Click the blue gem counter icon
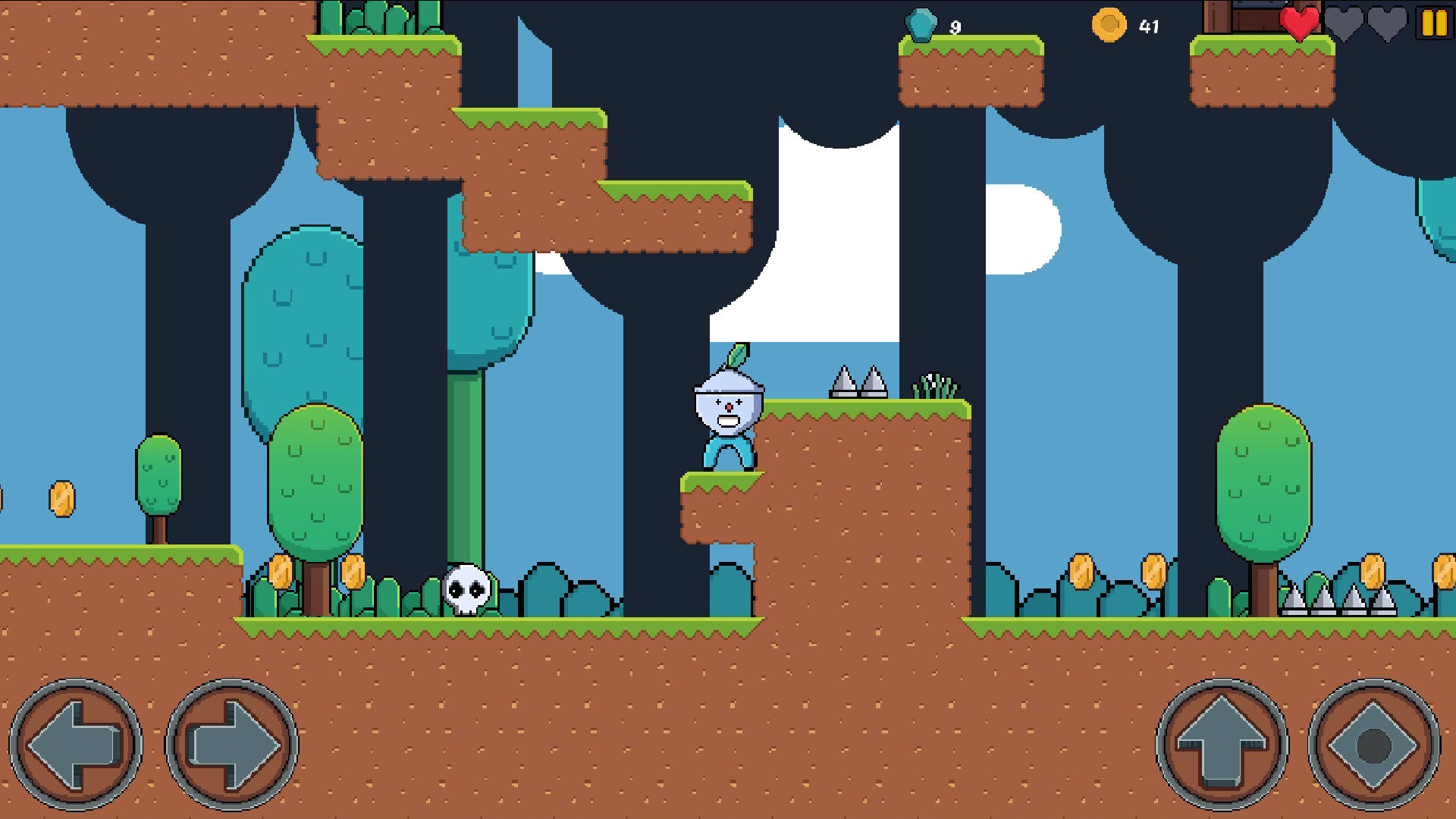 (x=922, y=23)
